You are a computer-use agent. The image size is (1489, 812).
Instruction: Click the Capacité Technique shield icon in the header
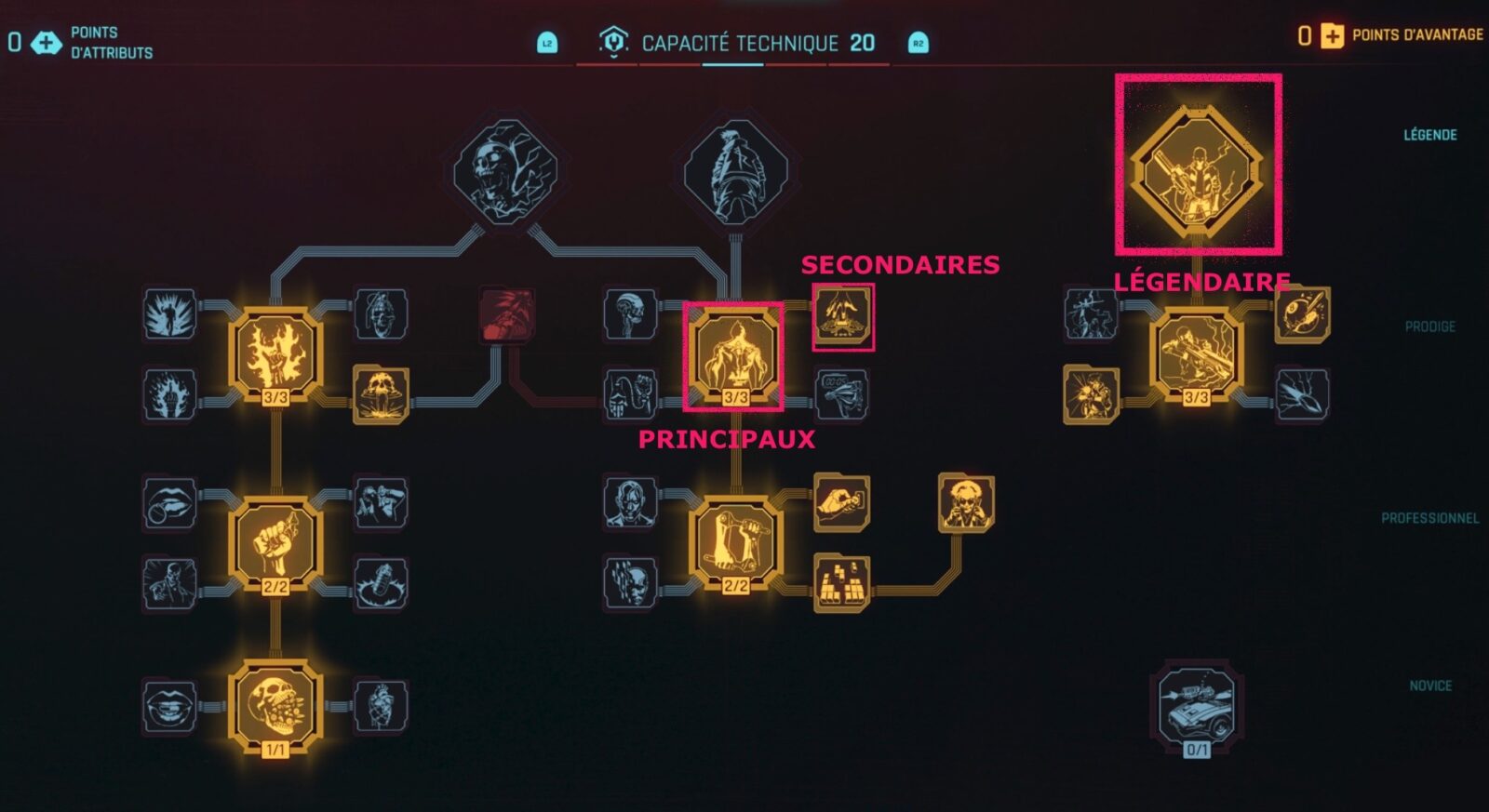(x=614, y=40)
